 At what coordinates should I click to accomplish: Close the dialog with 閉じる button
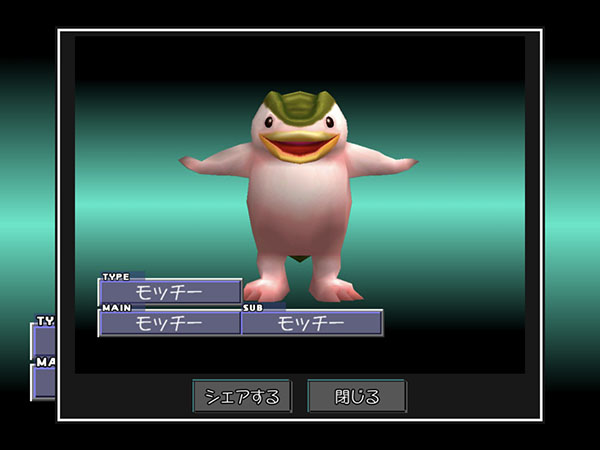[357, 396]
